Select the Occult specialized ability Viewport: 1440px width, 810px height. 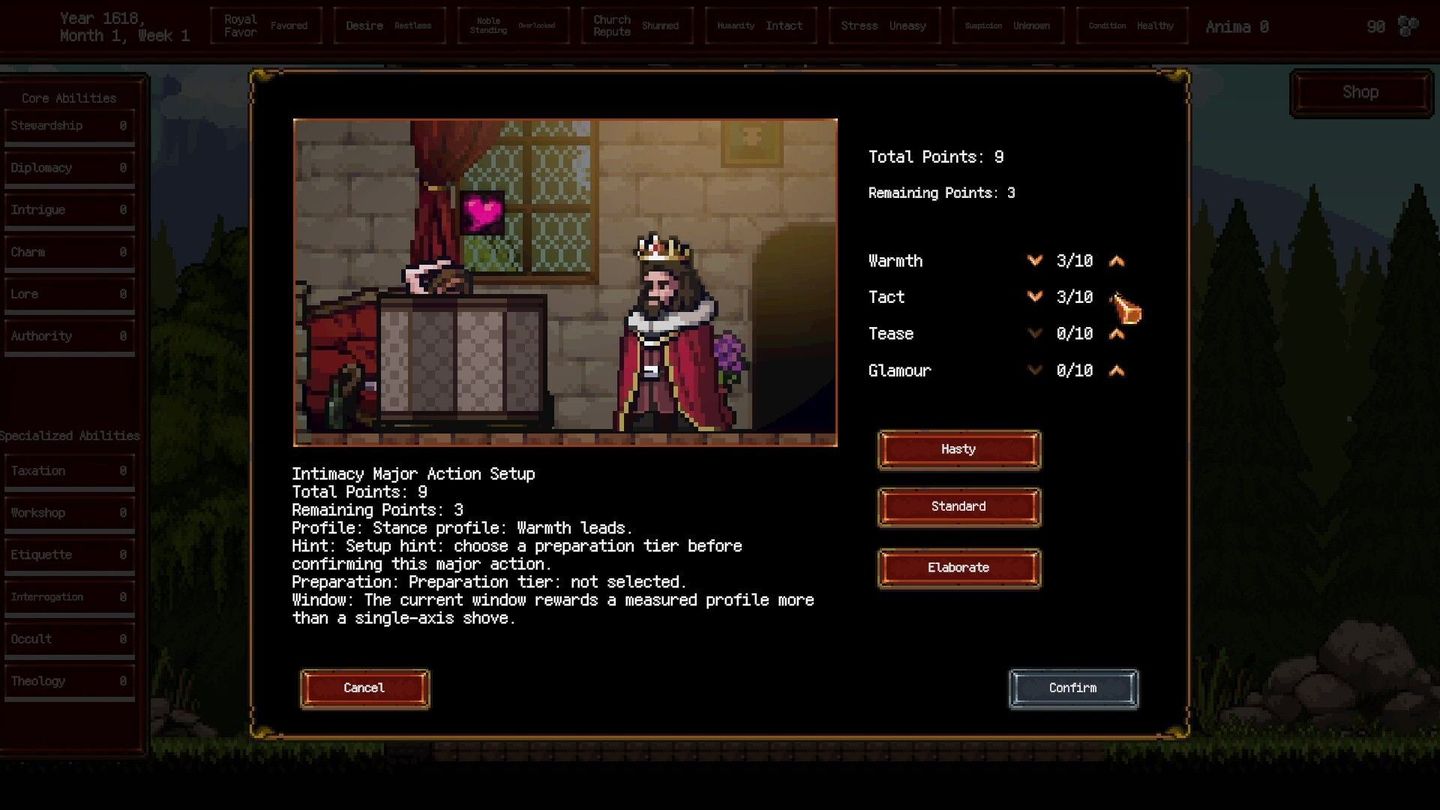point(68,638)
